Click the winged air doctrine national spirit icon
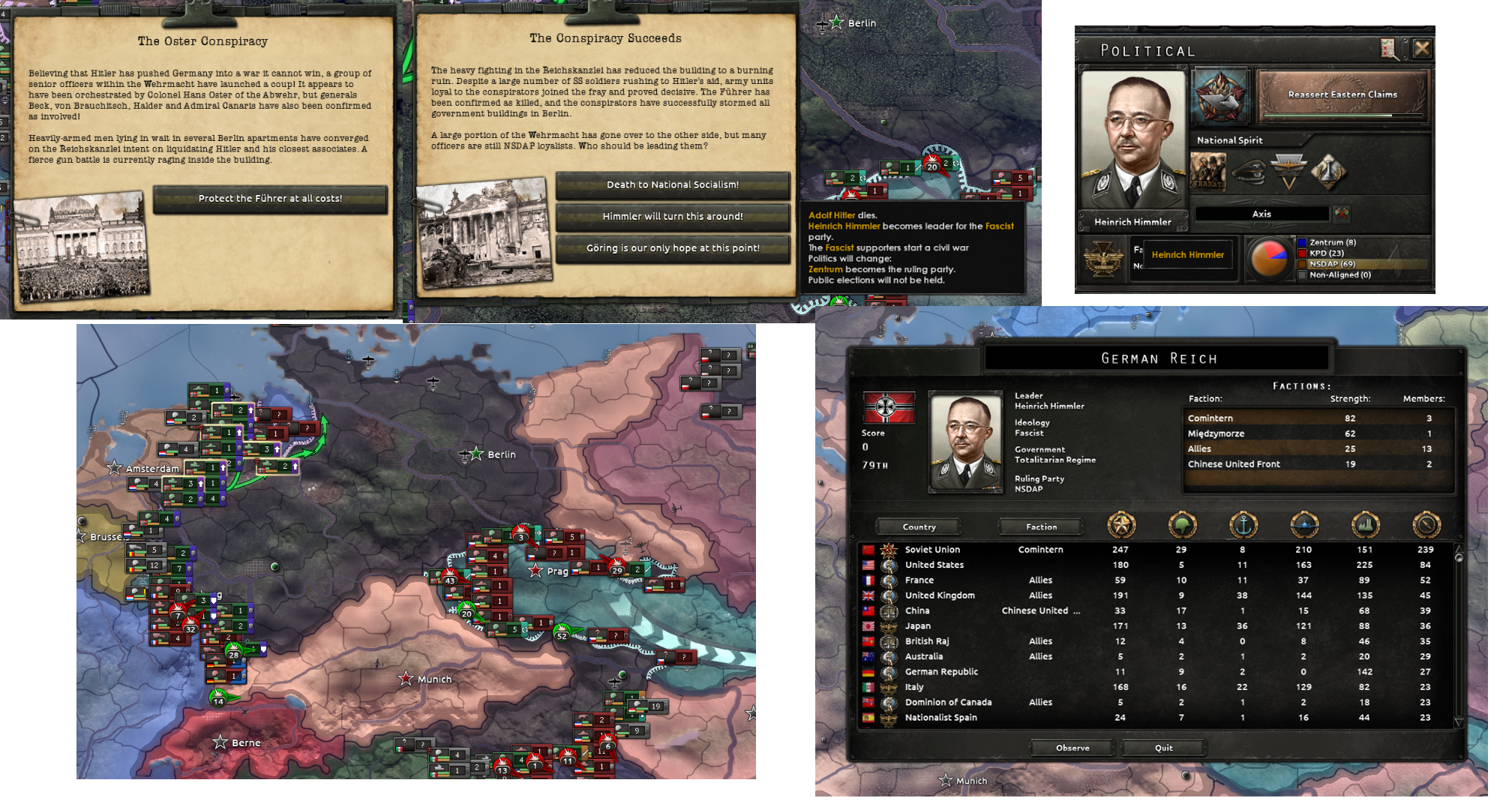Image resolution: width=1512 pixels, height=810 pixels. pos(1289,171)
